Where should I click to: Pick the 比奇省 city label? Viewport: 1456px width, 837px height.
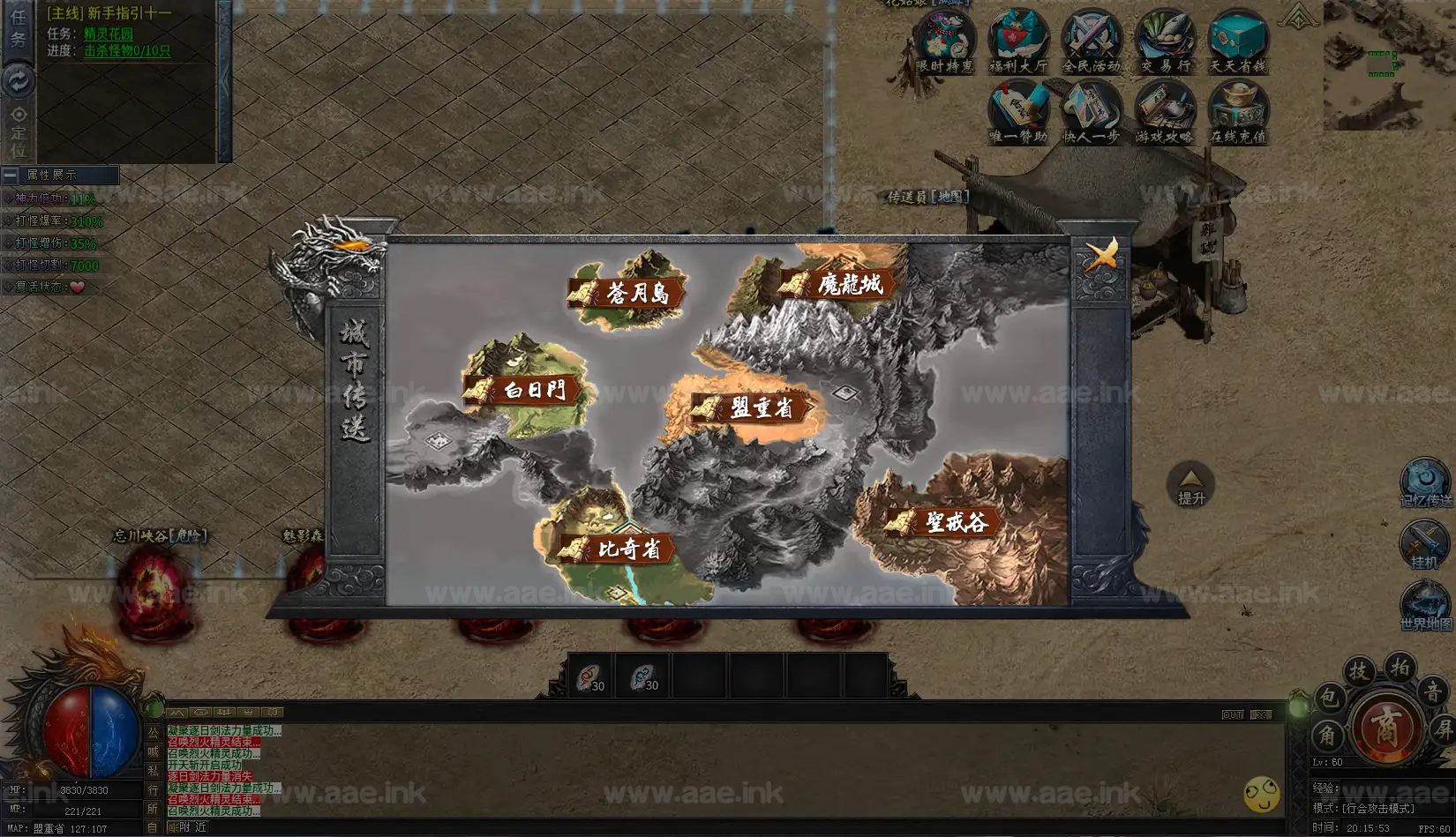[619, 549]
